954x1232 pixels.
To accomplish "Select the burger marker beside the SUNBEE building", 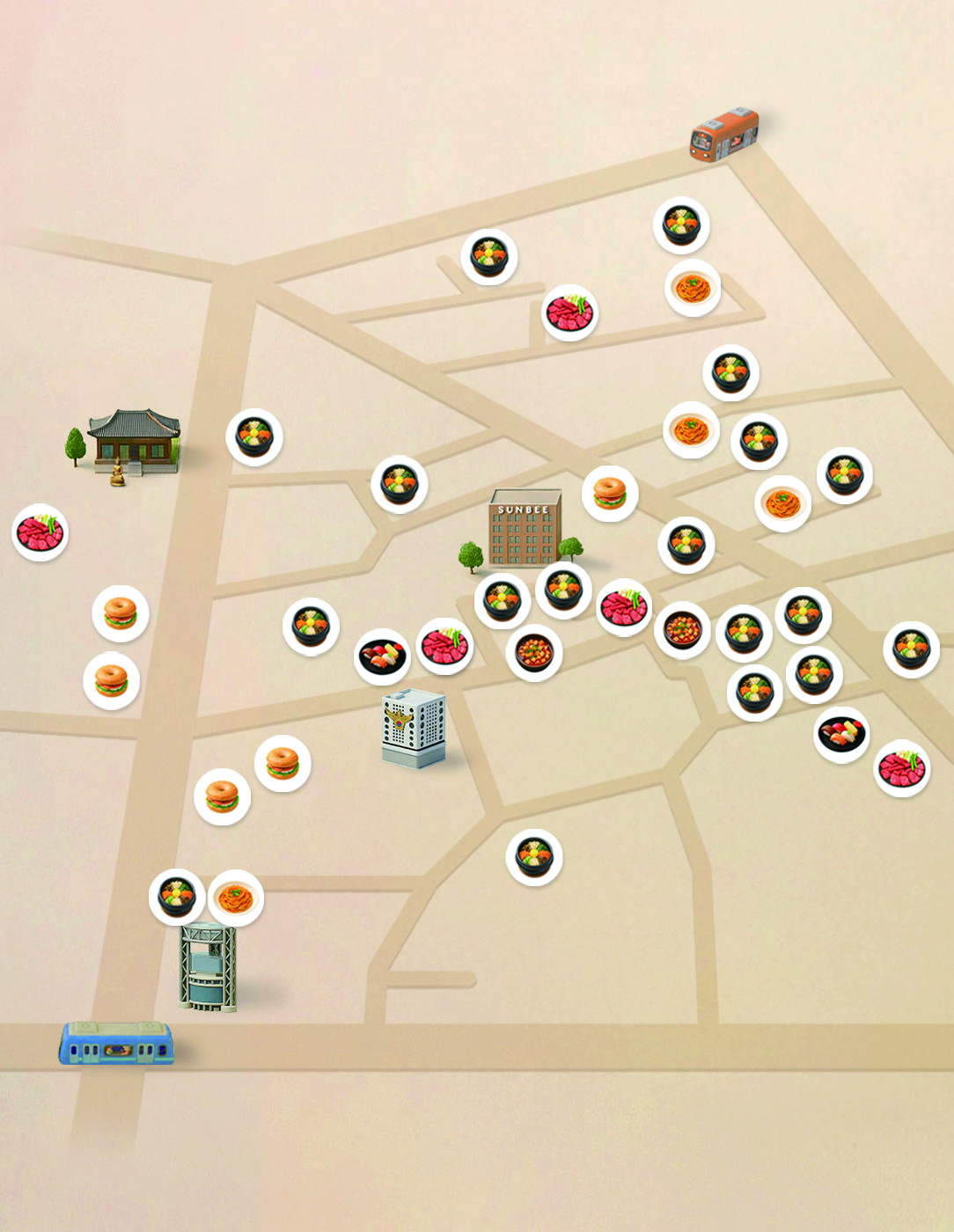I will tap(610, 494).
